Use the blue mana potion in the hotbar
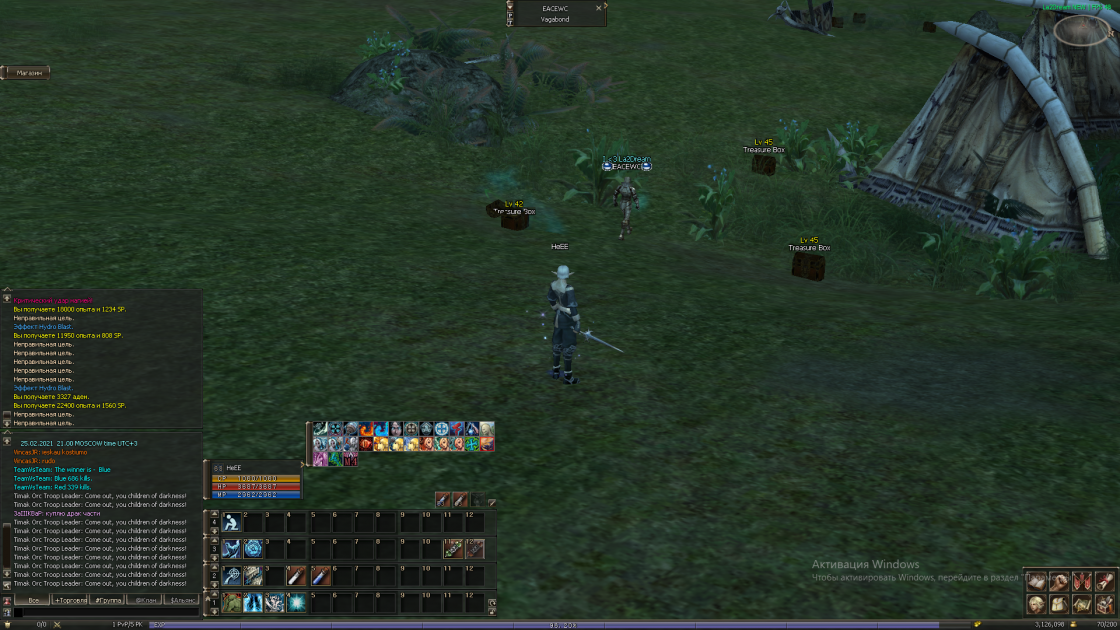Viewport: 1120px width, 630px height. coord(320,576)
